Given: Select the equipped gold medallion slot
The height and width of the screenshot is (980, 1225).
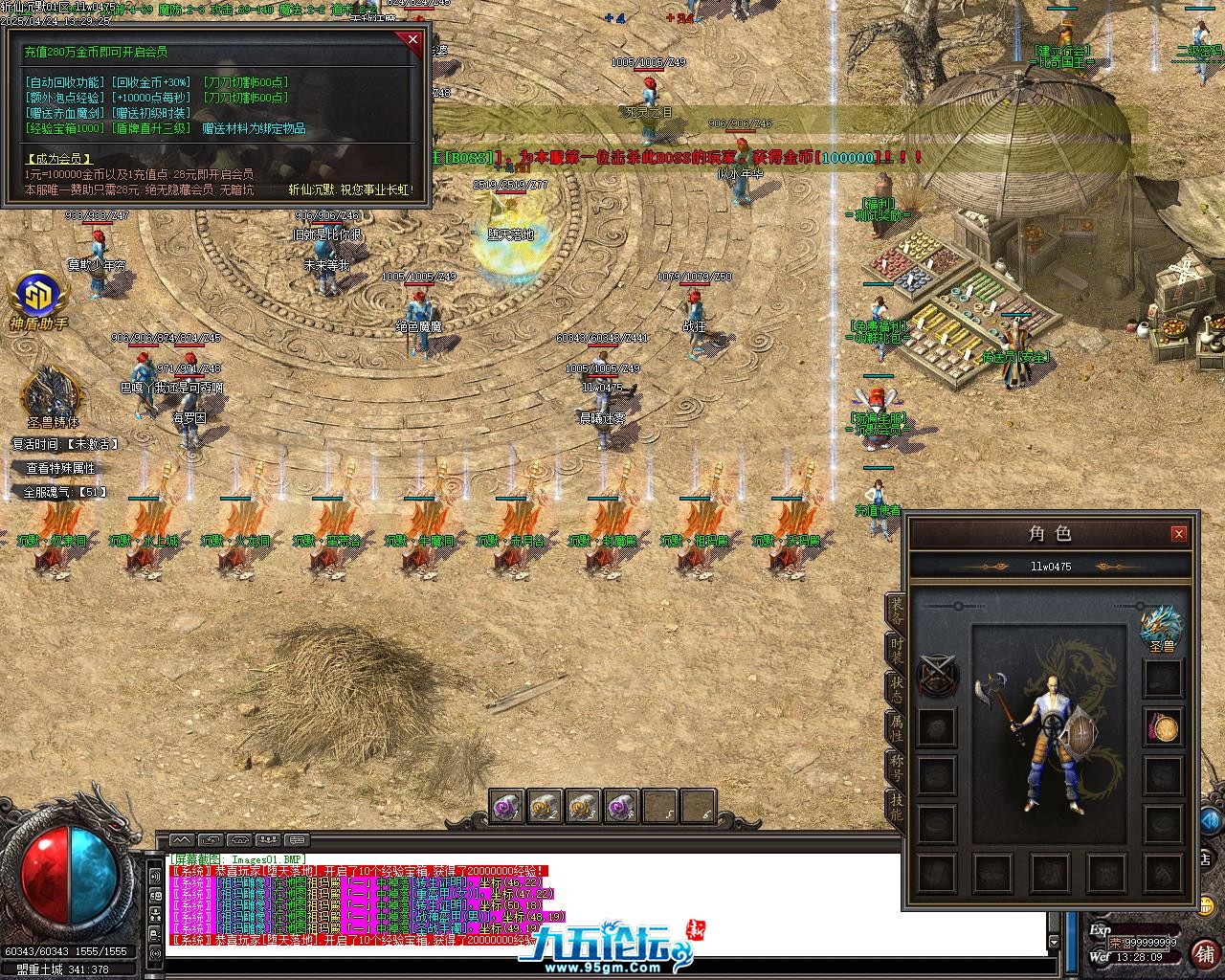Looking at the screenshot, I should [x=1164, y=728].
